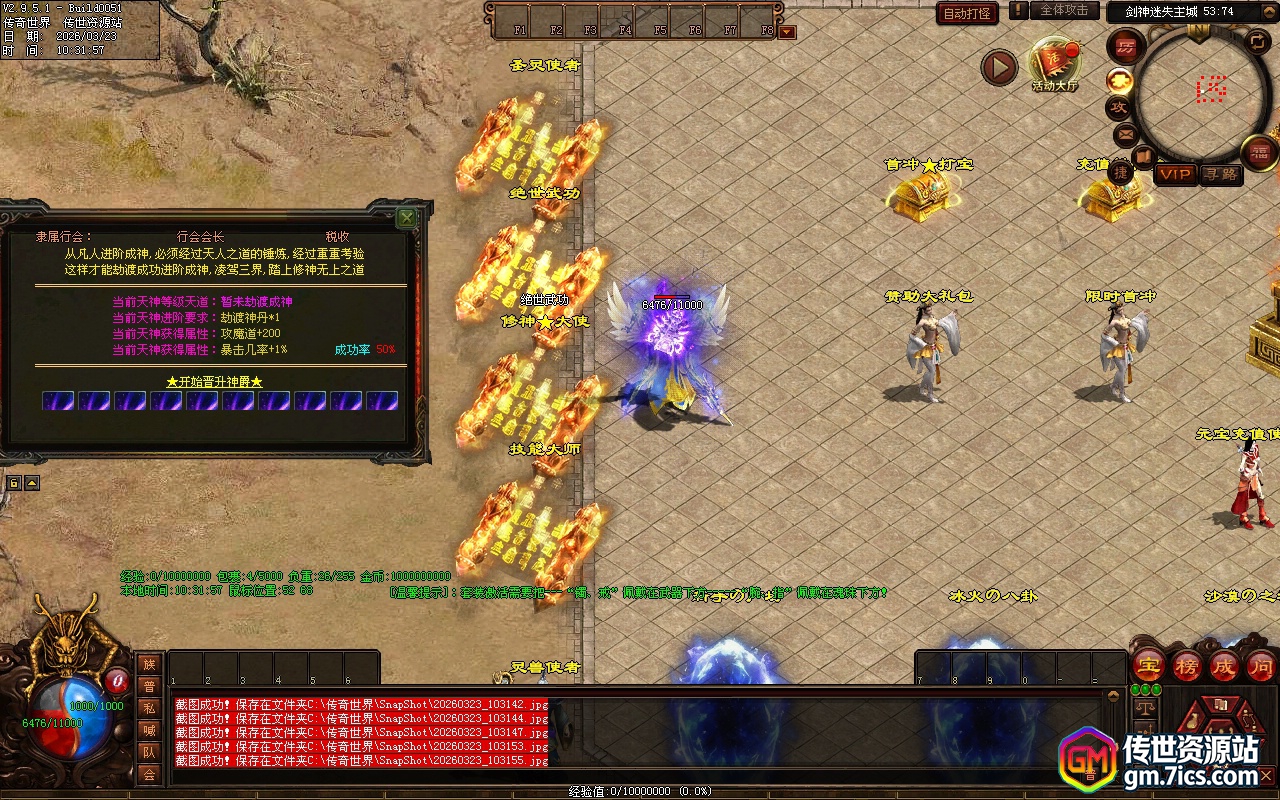Viewport: 1280px width, 800px height.
Task: Click 开始晋升神爵 to begin advancement
Action: pyautogui.click(x=214, y=382)
